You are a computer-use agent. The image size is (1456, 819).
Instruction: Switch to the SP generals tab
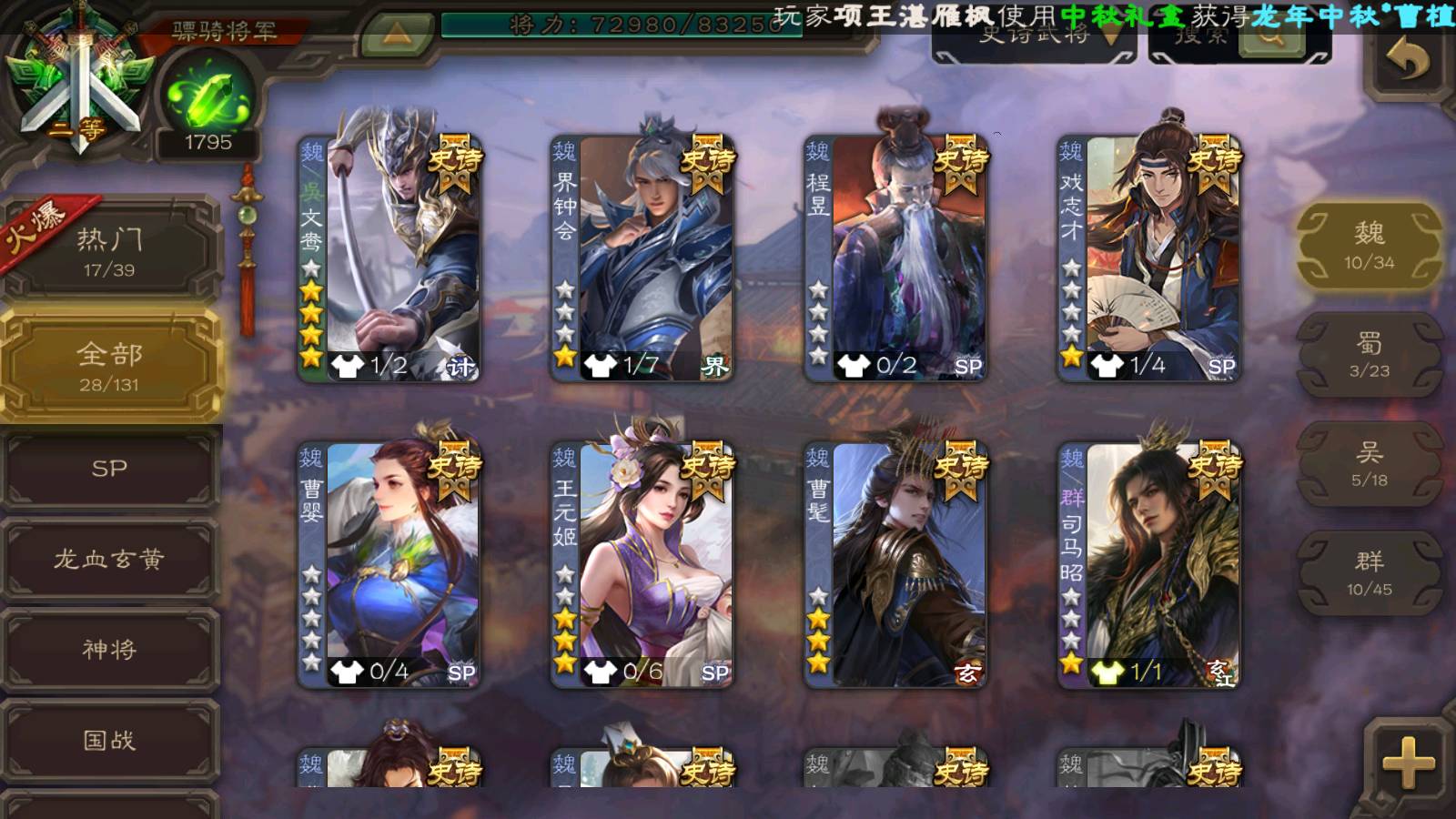coord(109,469)
